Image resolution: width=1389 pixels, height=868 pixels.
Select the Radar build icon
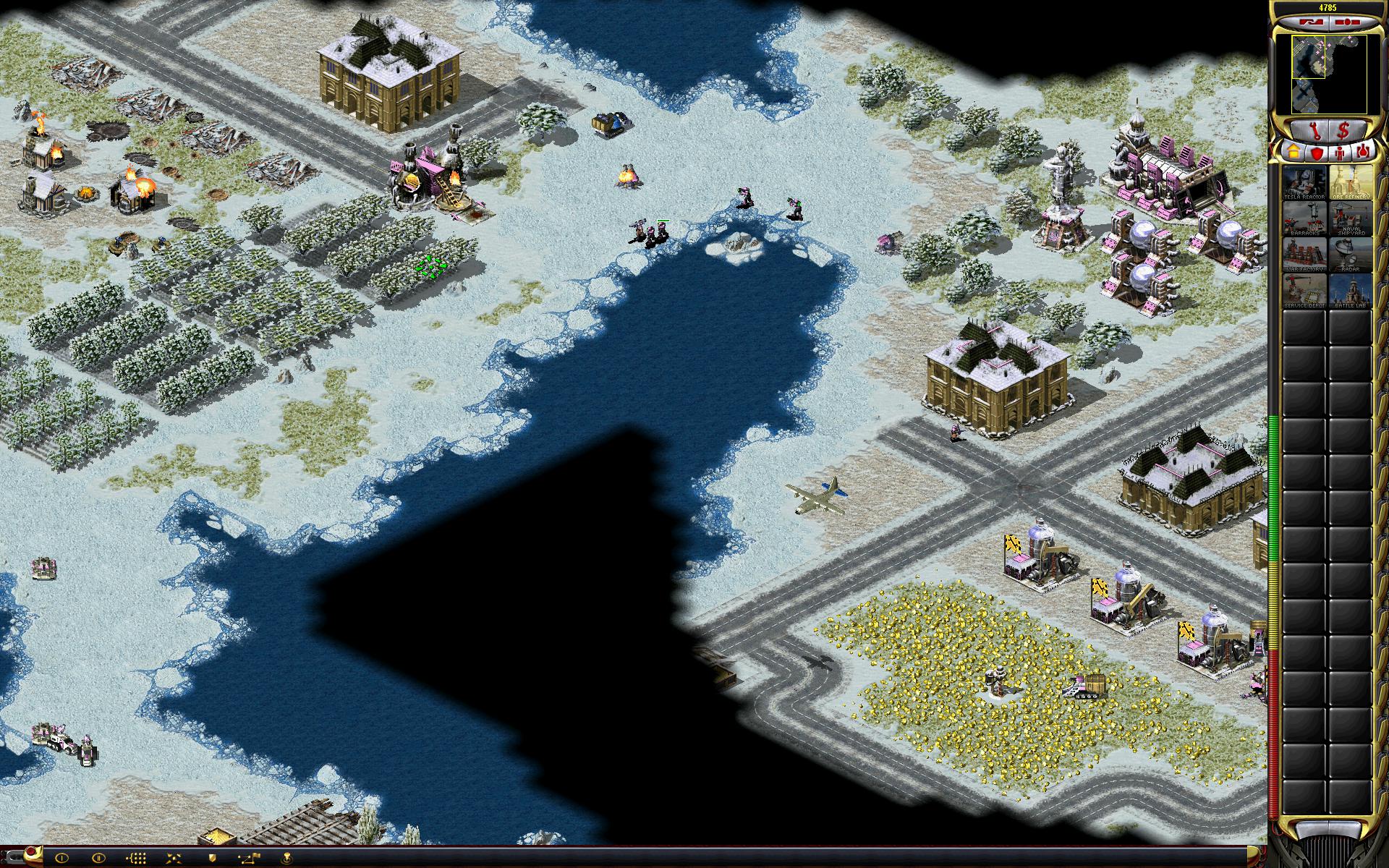click(1350, 255)
